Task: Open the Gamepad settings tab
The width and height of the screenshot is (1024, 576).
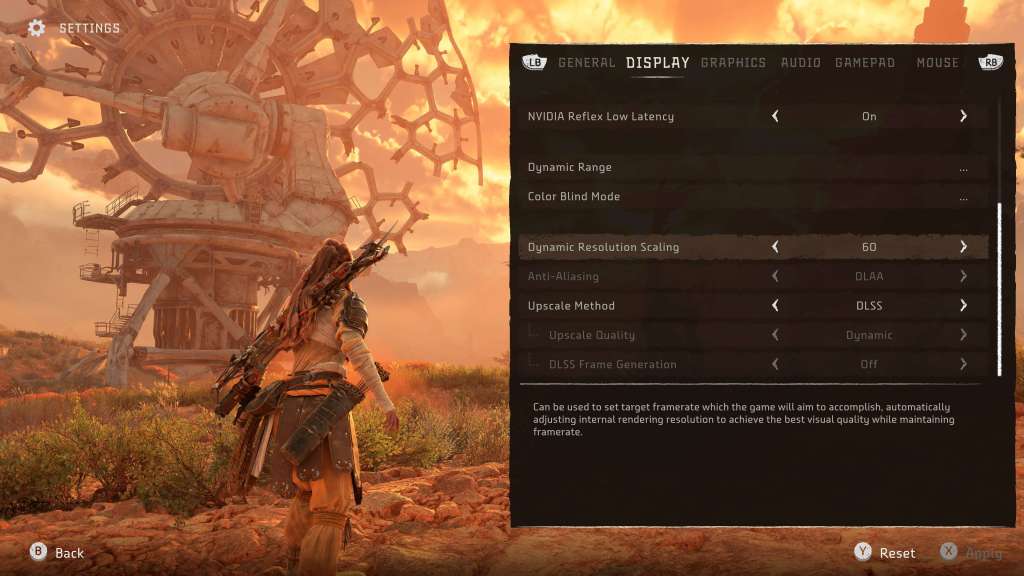Action: [x=865, y=62]
